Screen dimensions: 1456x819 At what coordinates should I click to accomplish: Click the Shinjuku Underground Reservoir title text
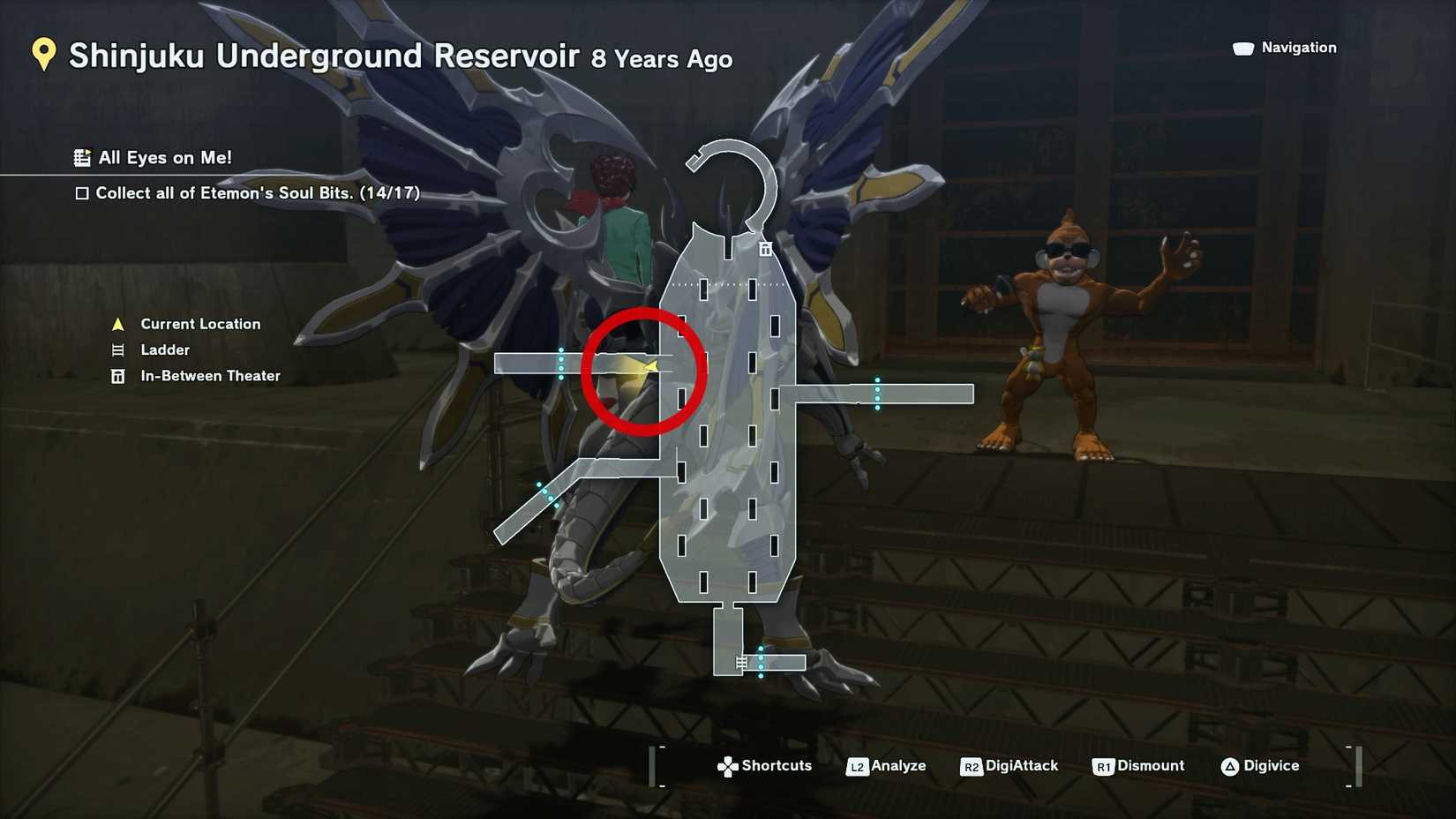coord(324,56)
